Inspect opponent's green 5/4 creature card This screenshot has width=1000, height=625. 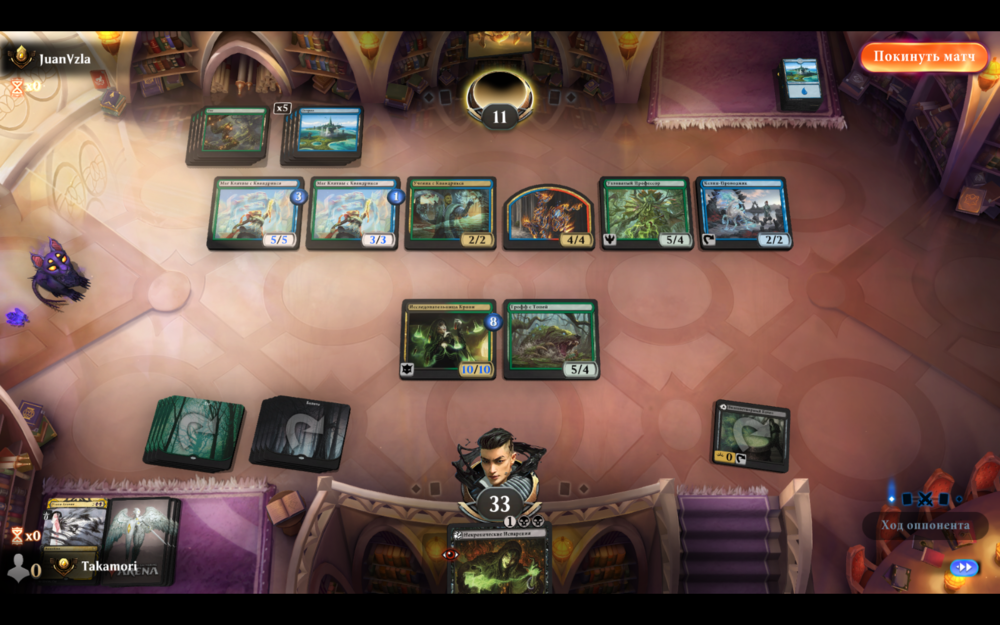click(x=644, y=212)
